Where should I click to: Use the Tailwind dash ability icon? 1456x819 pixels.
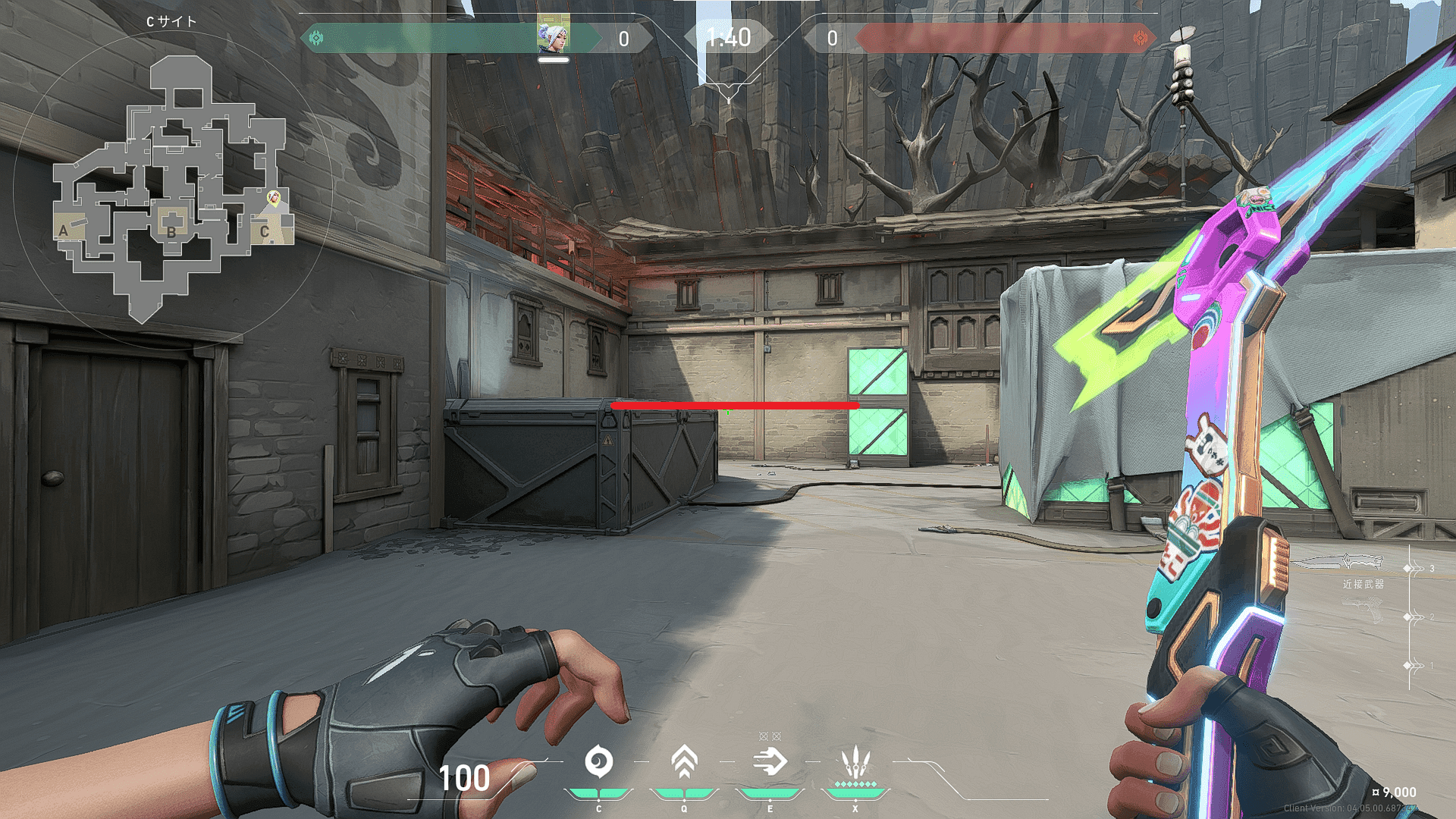coord(770,761)
